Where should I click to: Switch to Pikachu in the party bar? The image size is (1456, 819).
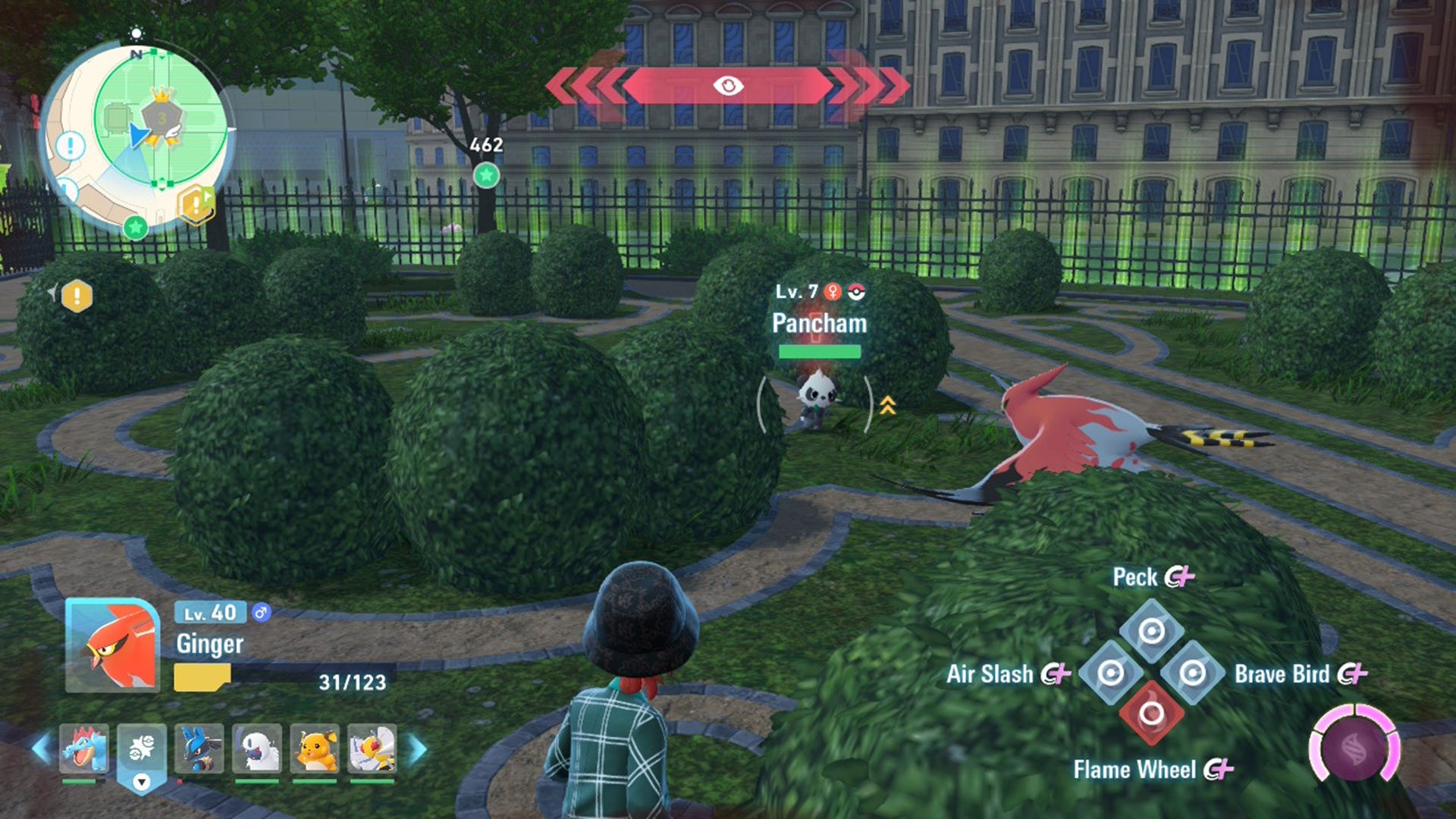[x=315, y=748]
